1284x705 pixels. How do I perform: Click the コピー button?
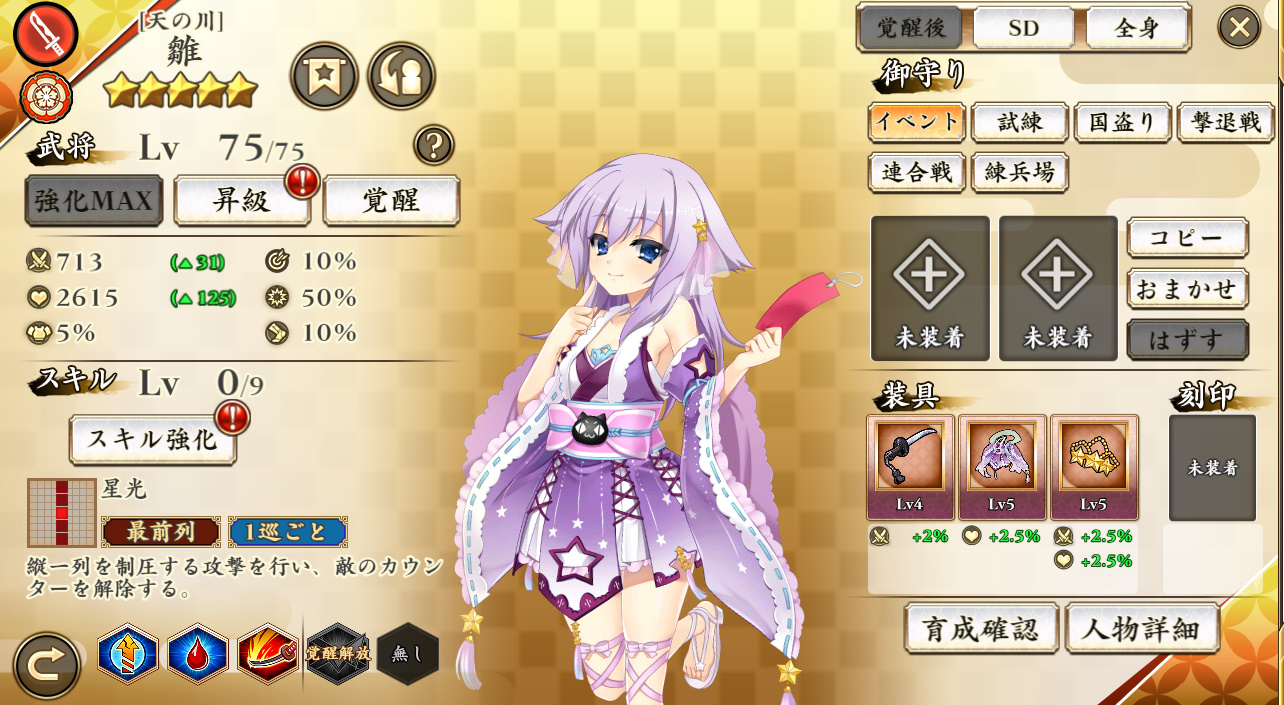[1187, 238]
